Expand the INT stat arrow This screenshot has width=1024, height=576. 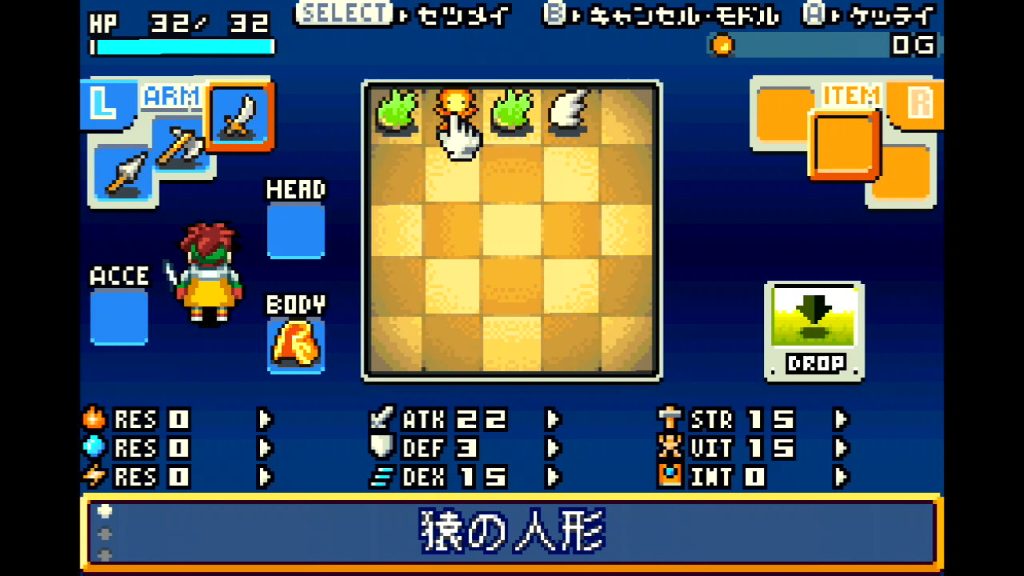(x=840, y=477)
